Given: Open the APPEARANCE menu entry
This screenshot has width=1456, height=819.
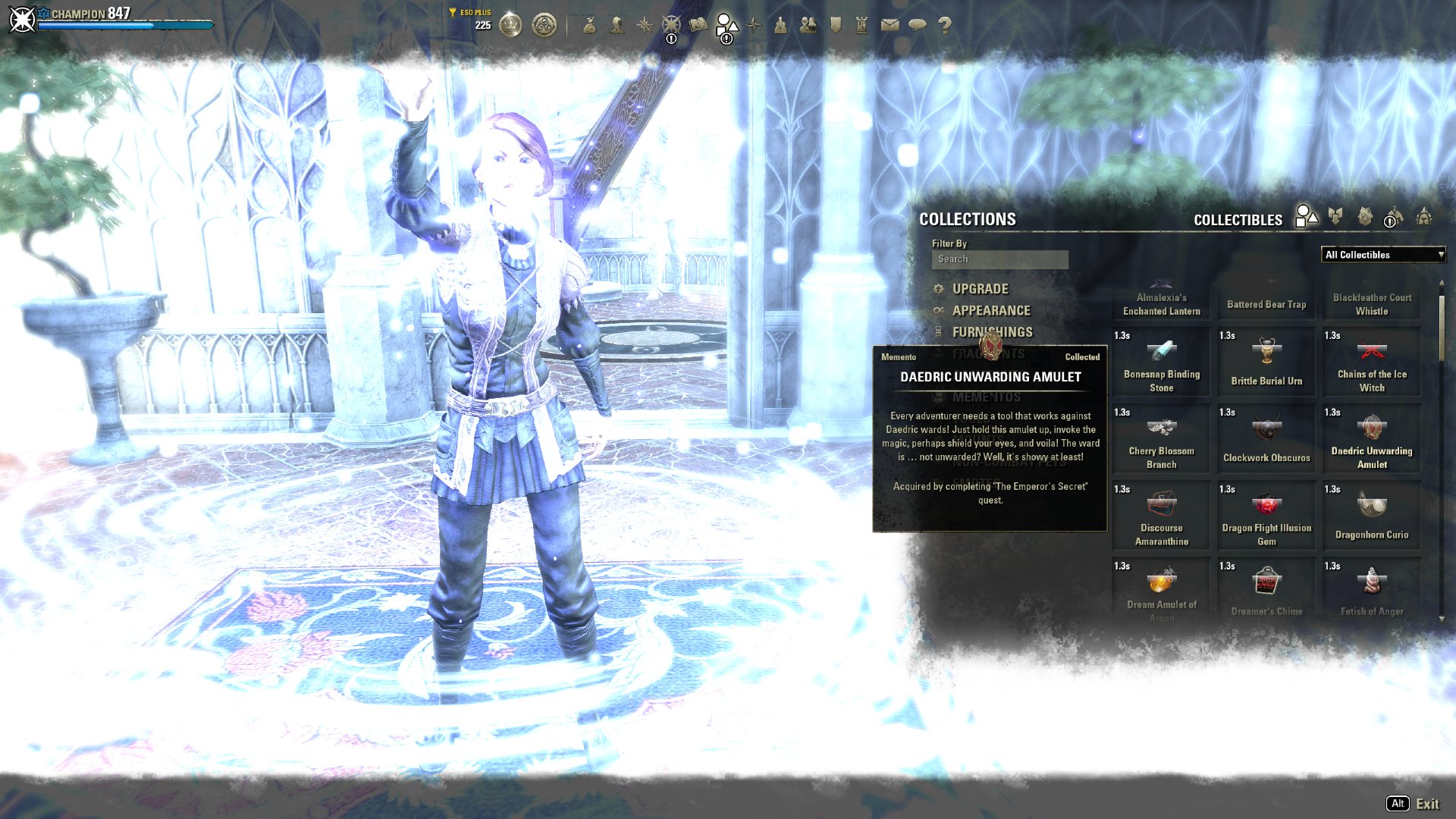Looking at the screenshot, I should (x=990, y=310).
